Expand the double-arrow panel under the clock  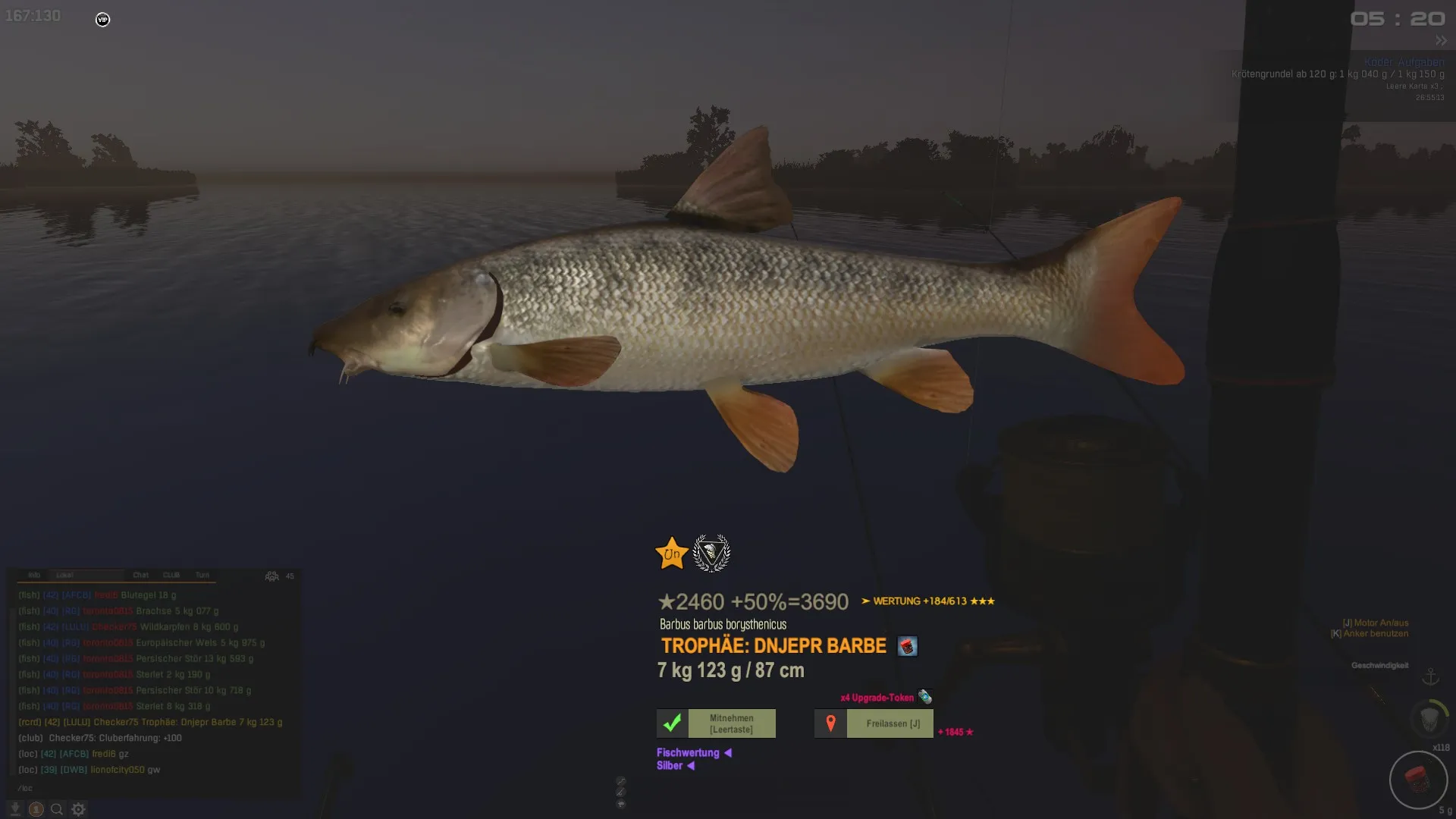coord(1441,41)
